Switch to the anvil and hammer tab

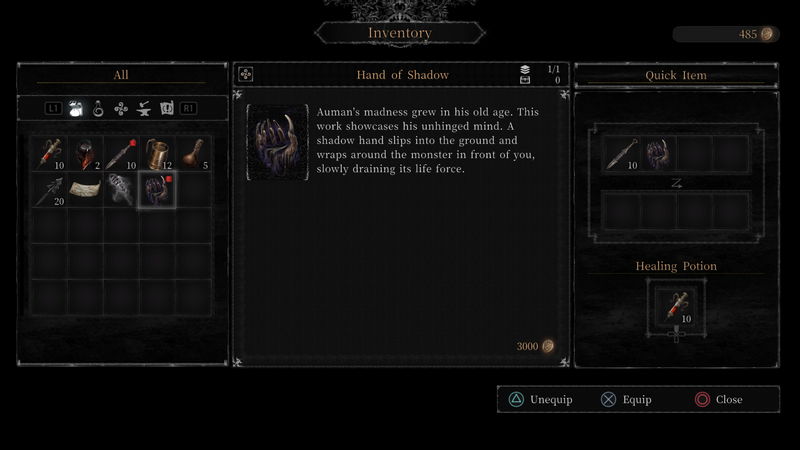coord(143,108)
